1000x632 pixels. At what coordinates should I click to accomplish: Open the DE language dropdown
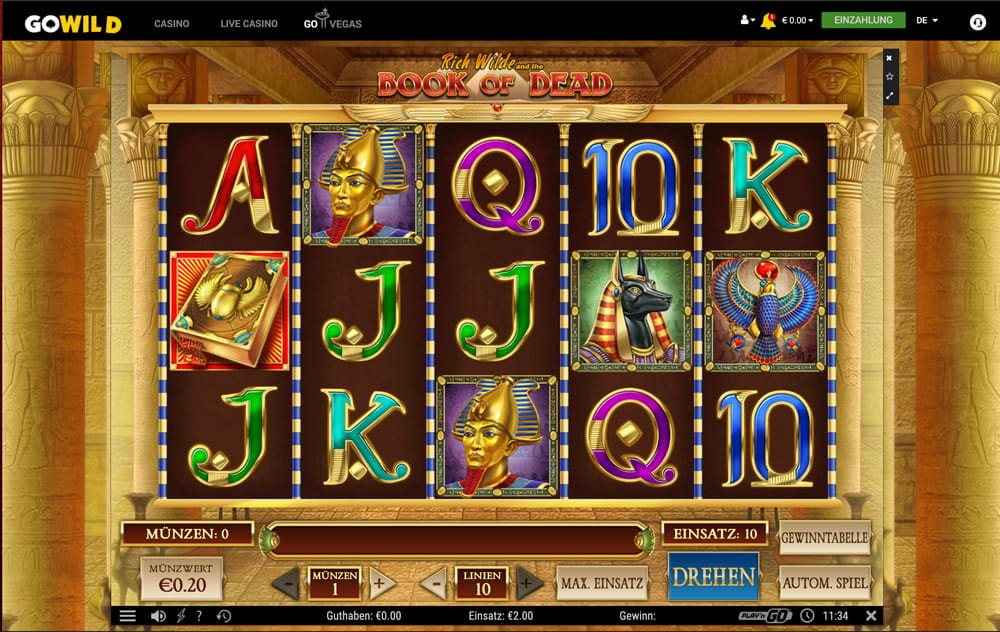click(927, 20)
